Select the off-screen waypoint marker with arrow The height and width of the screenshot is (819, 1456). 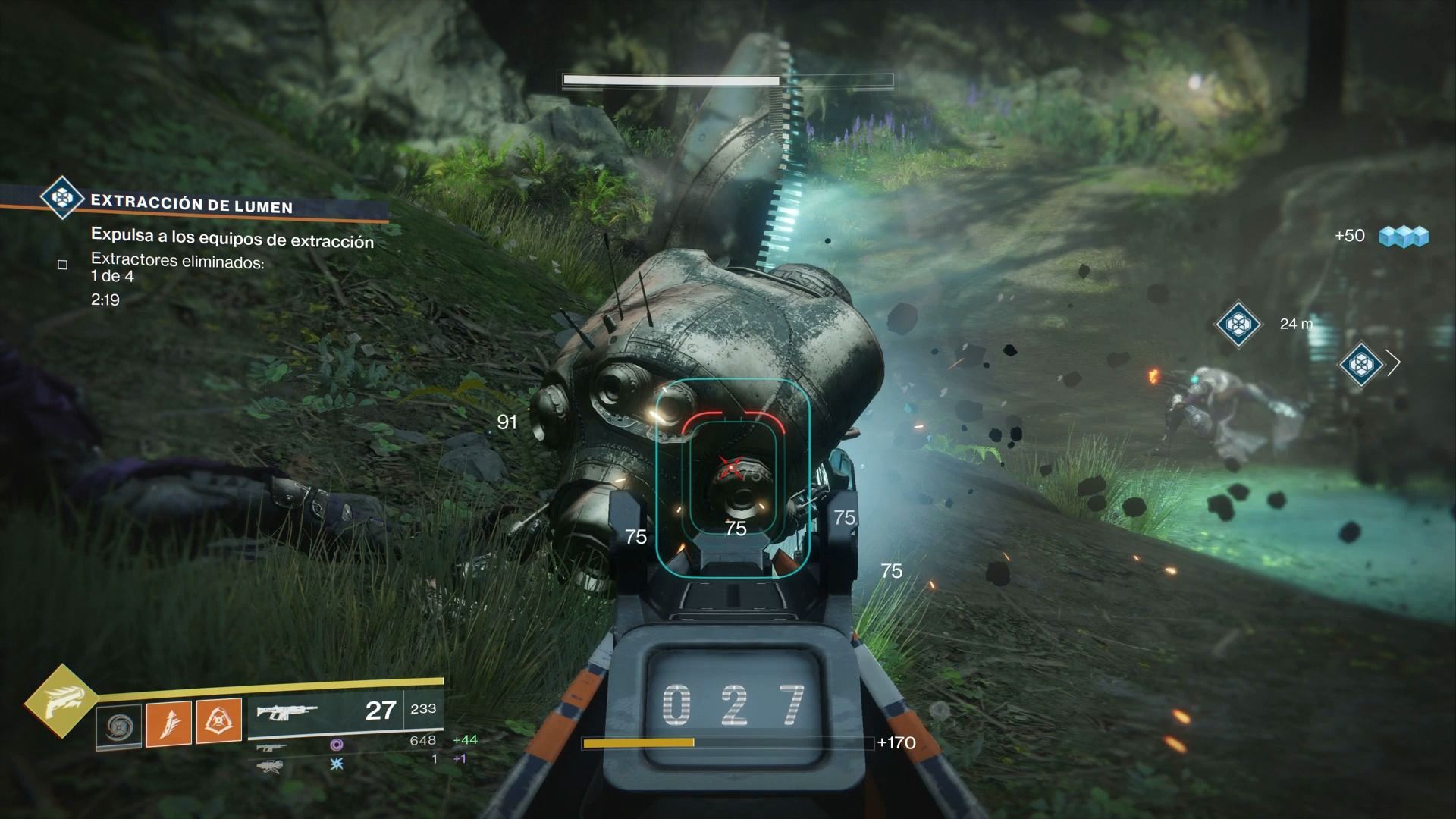click(x=1360, y=364)
